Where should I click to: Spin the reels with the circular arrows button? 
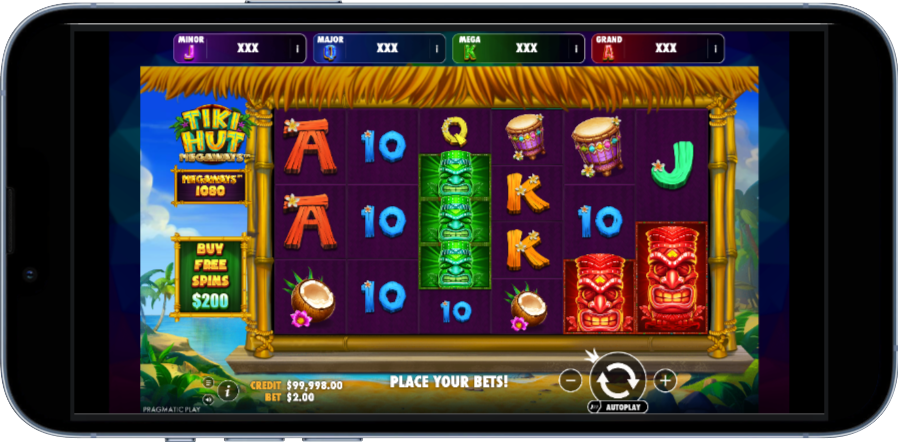(x=617, y=380)
